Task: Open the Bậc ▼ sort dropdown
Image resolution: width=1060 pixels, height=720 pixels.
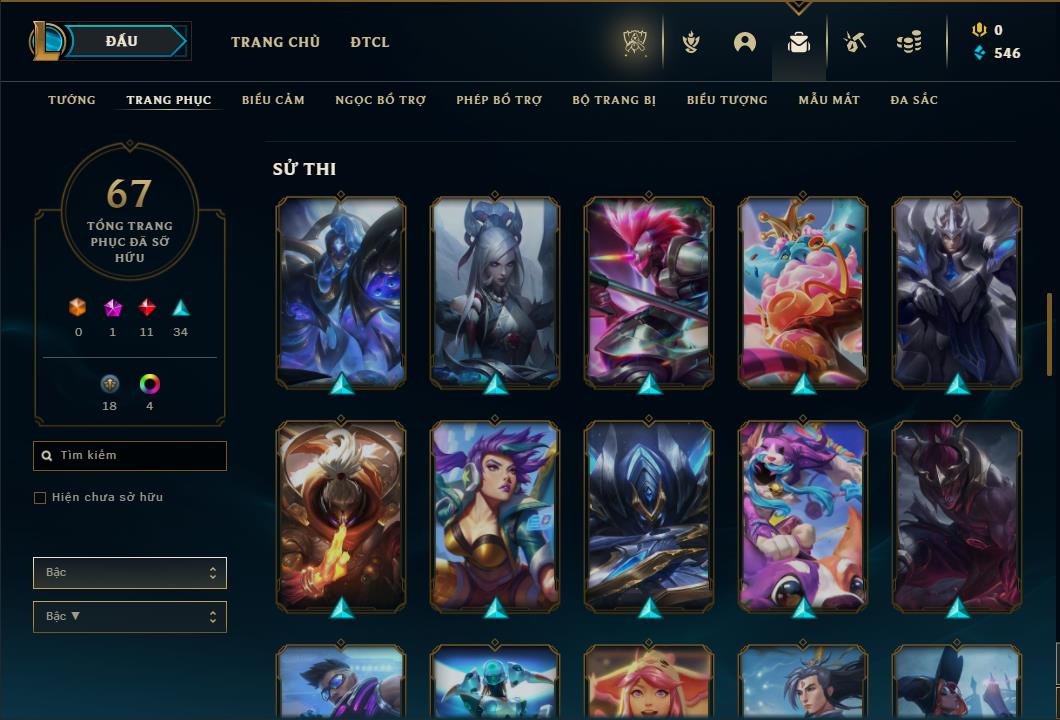Action: click(130, 617)
